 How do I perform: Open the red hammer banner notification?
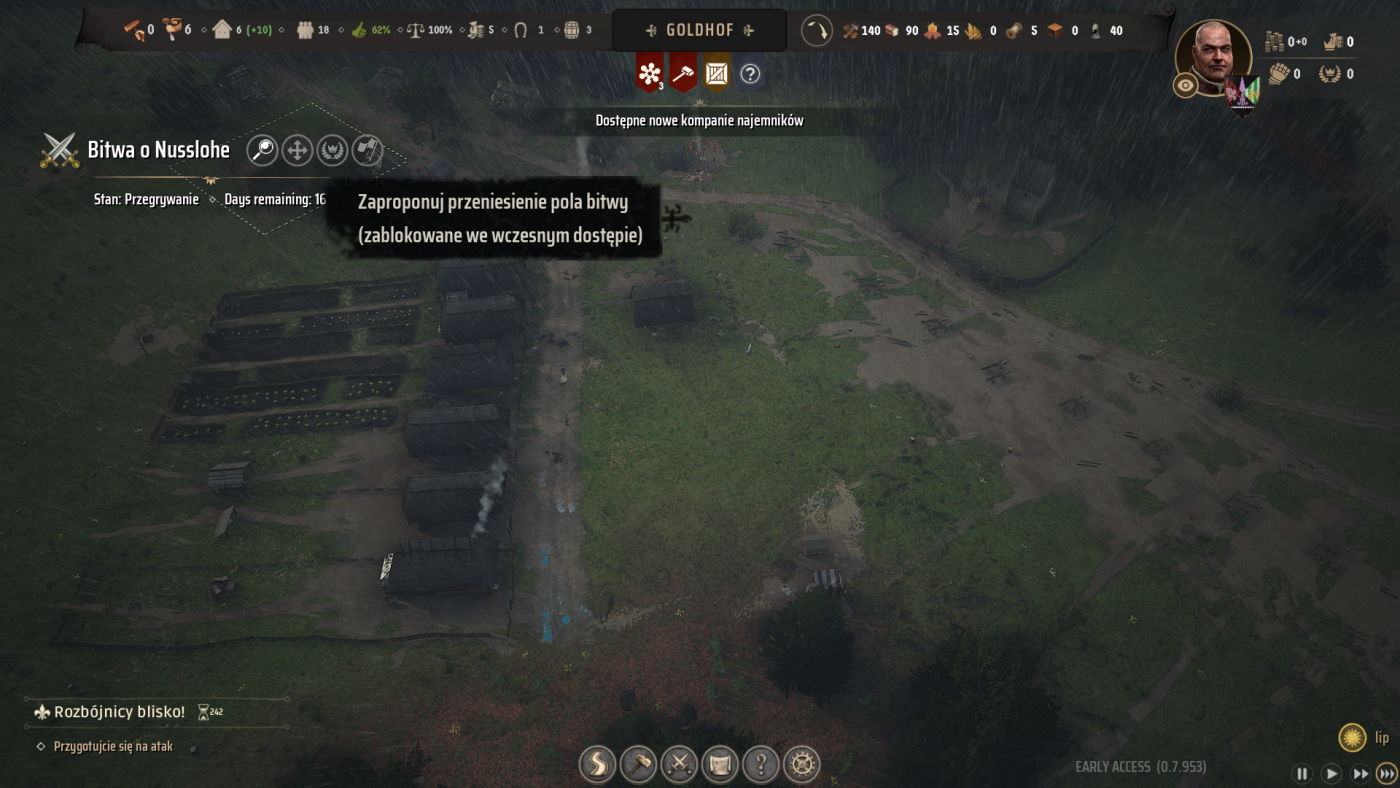(683, 73)
